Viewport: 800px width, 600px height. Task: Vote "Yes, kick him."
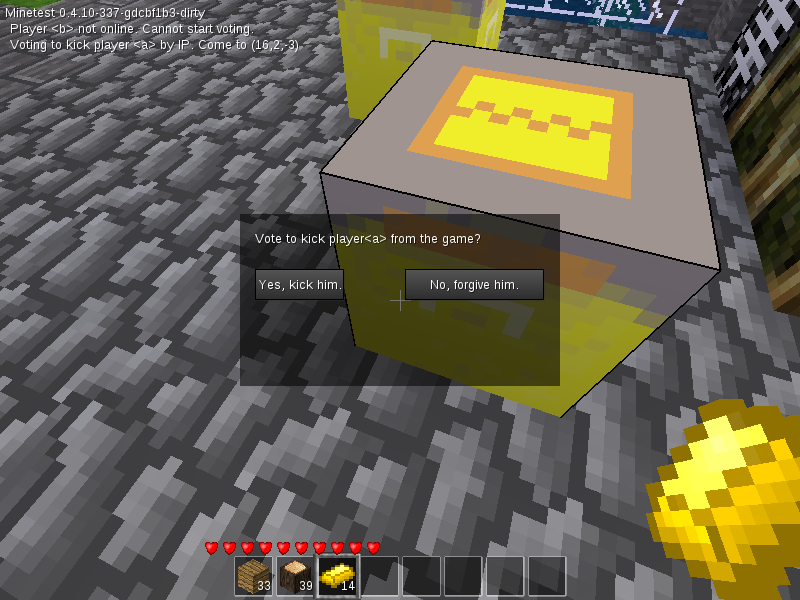[300, 285]
